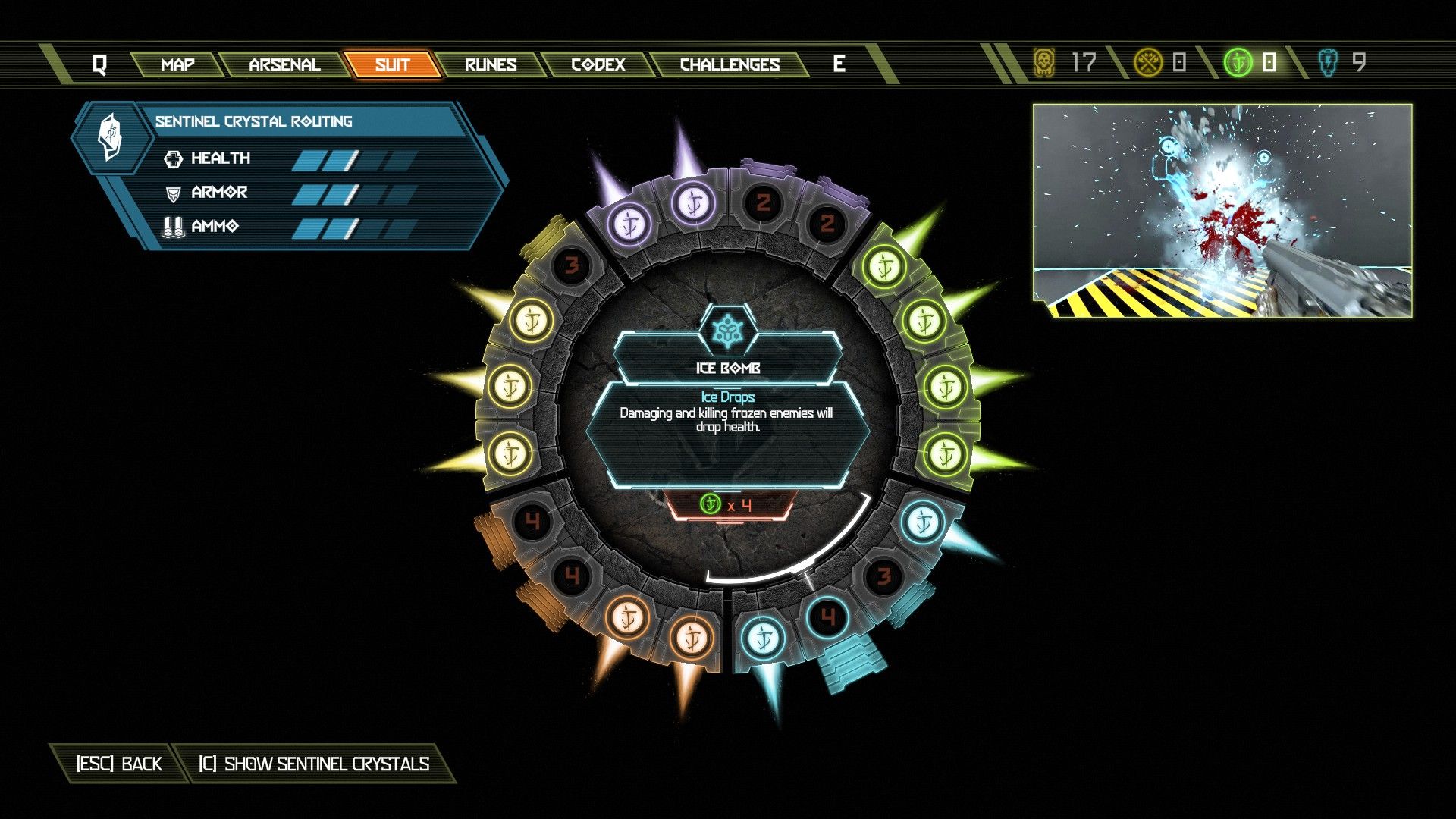Go to the Runes tab
Image resolution: width=1456 pixels, height=819 pixels.
click(x=491, y=64)
